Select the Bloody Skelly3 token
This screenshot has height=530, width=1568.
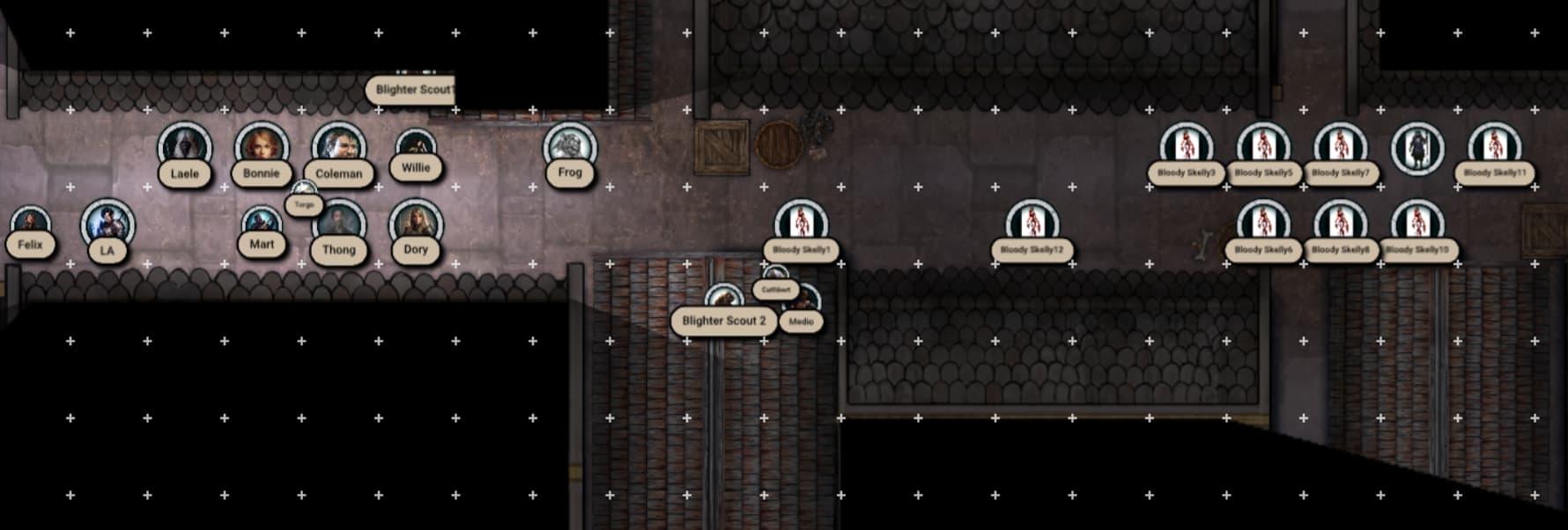point(1186,146)
